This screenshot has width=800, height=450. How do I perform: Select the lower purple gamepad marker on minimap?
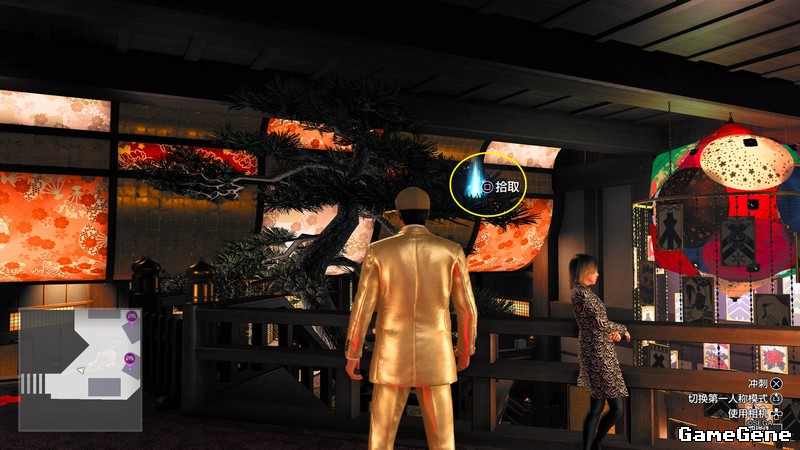[129, 359]
